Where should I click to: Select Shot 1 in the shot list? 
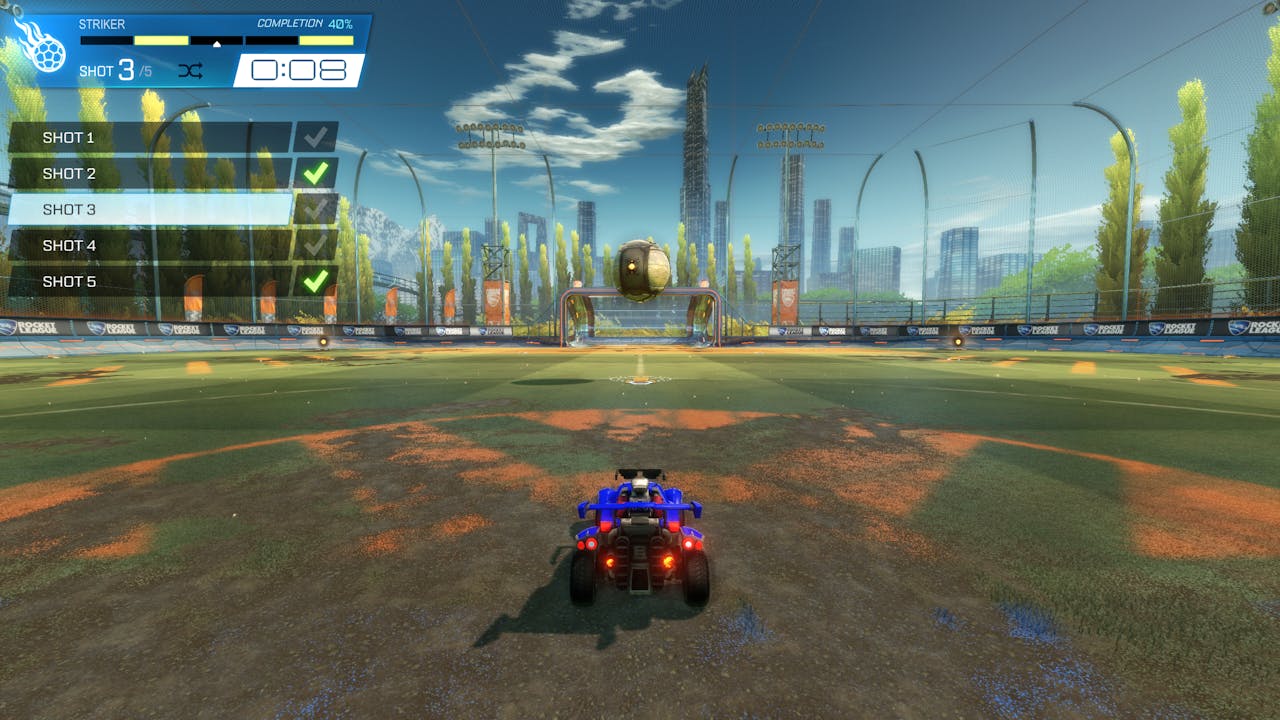[150, 137]
